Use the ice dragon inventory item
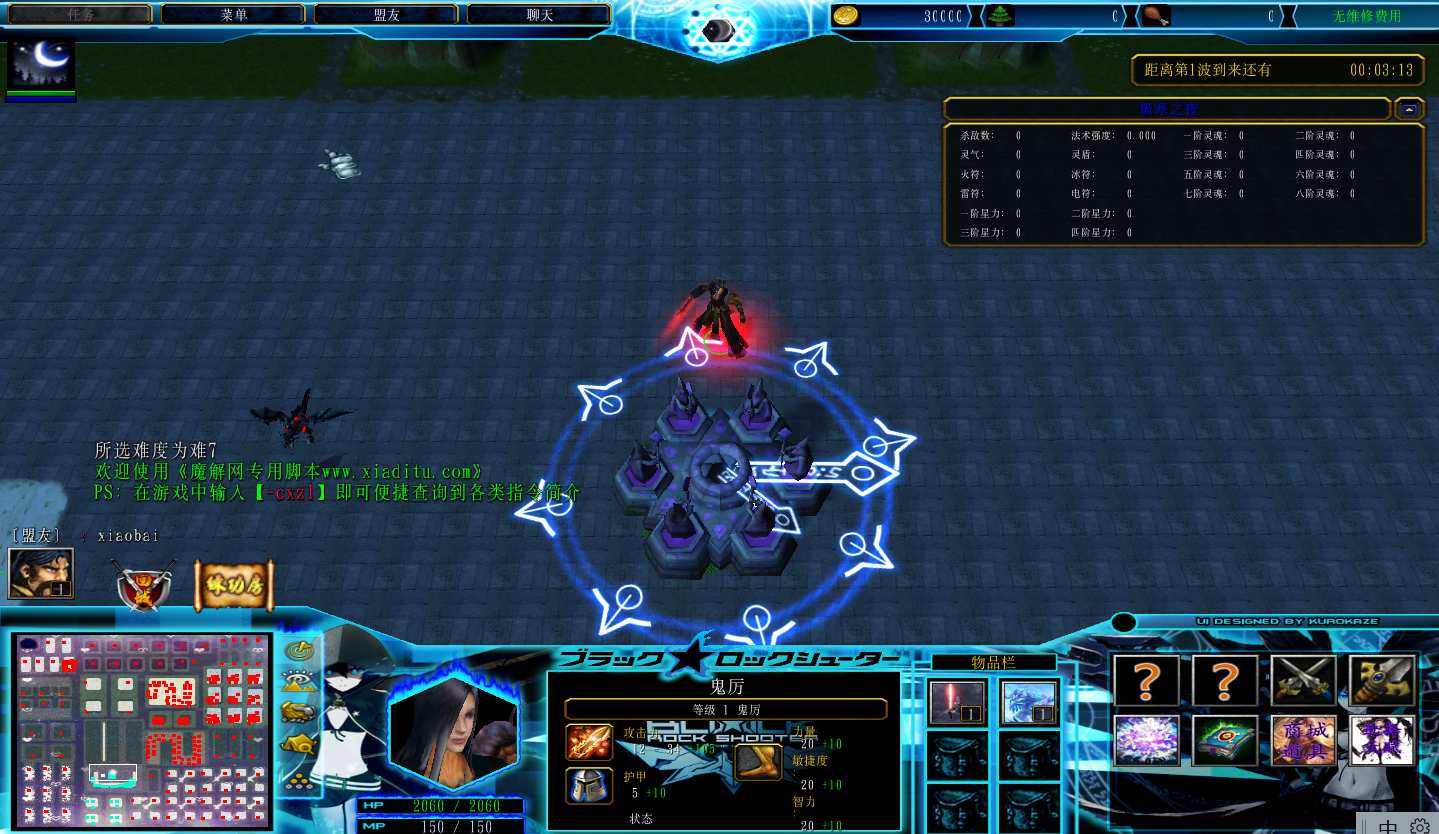This screenshot has height=834, width=1439. (x=1029, y=702)
